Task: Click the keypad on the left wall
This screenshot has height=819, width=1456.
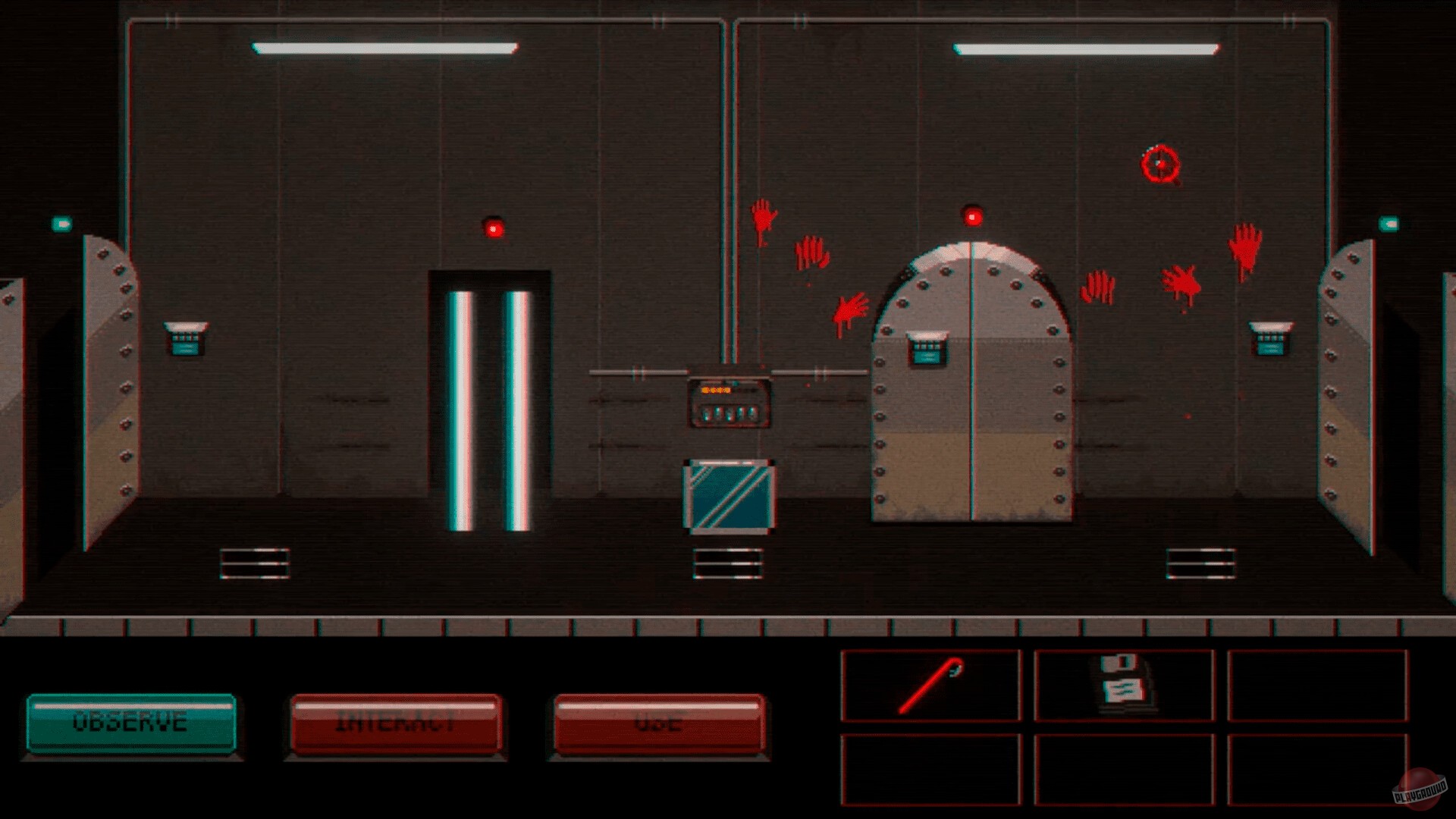Action: (x=184, y=339)
